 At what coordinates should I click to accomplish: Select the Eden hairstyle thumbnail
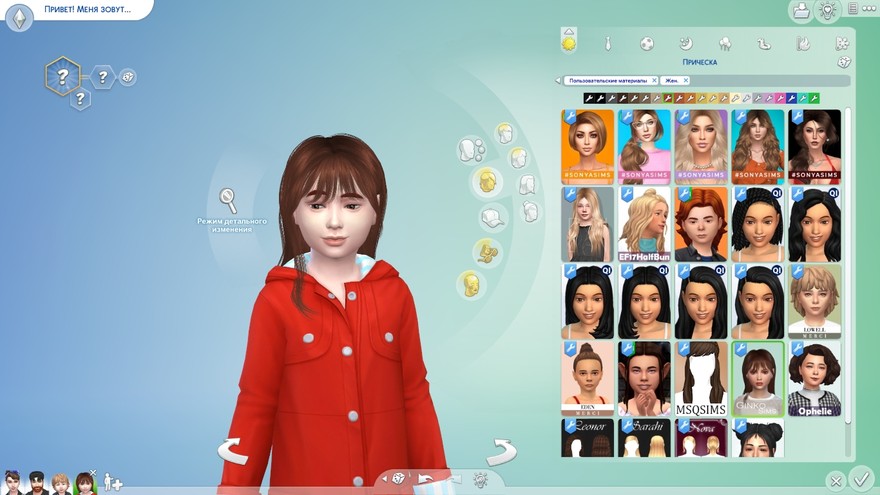click(588, 380)
